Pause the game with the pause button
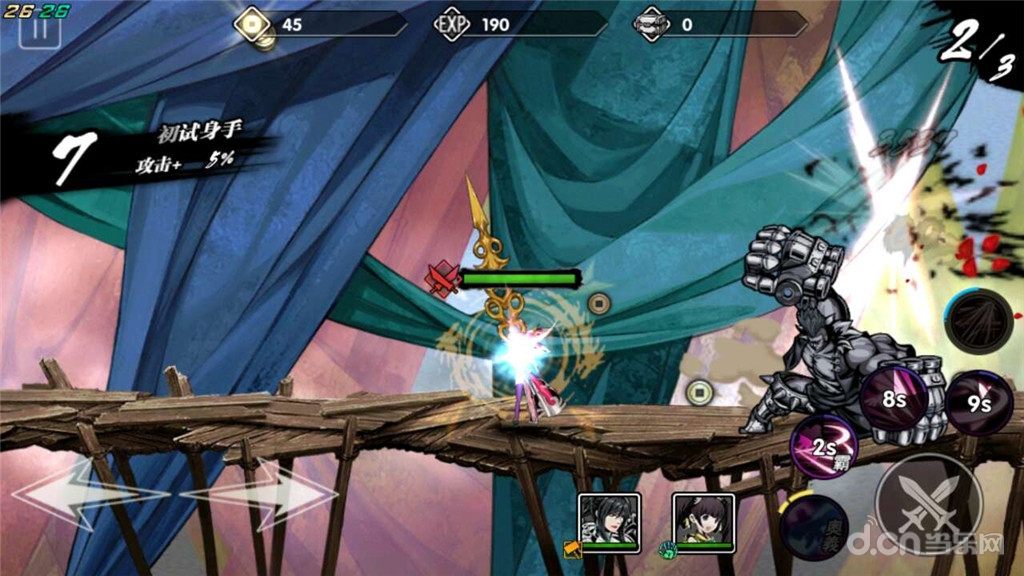 click(40, 27)
